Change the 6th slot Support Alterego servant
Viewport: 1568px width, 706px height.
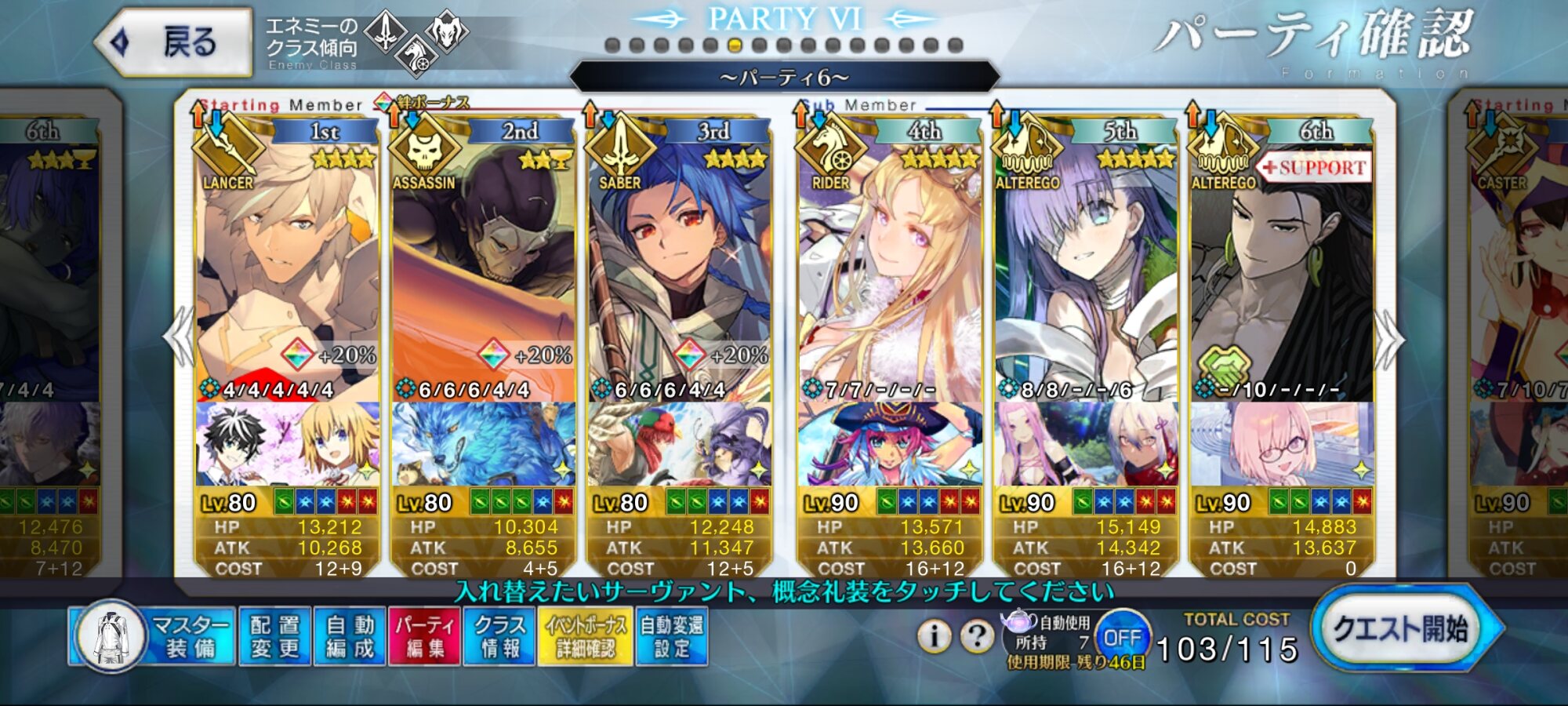pos(1281,267)
